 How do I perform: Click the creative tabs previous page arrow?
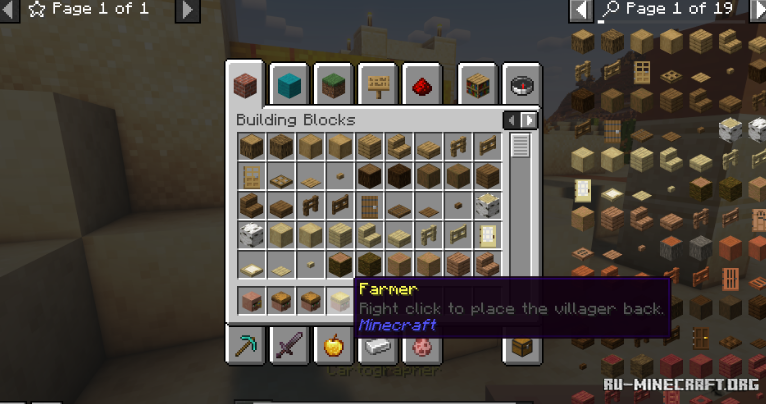click(511, 120)
